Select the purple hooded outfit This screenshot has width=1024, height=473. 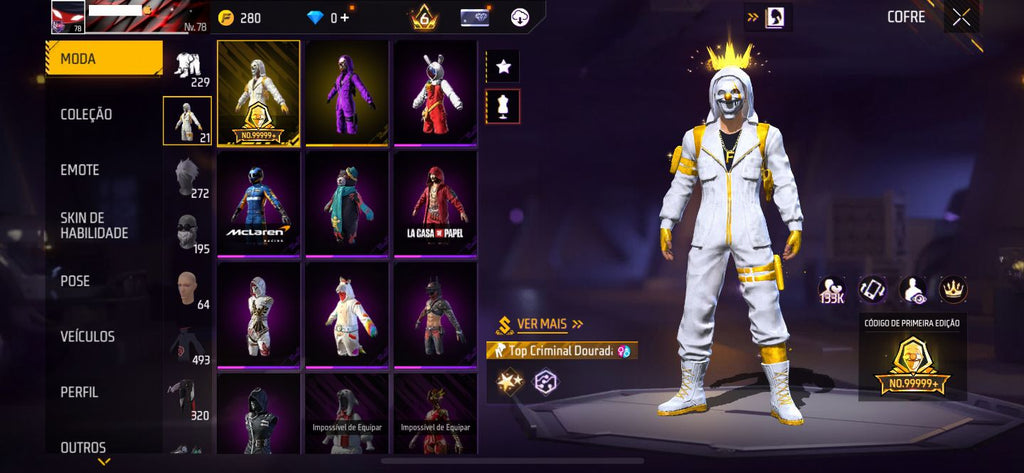pyautogui.click(x=347, y=93)
